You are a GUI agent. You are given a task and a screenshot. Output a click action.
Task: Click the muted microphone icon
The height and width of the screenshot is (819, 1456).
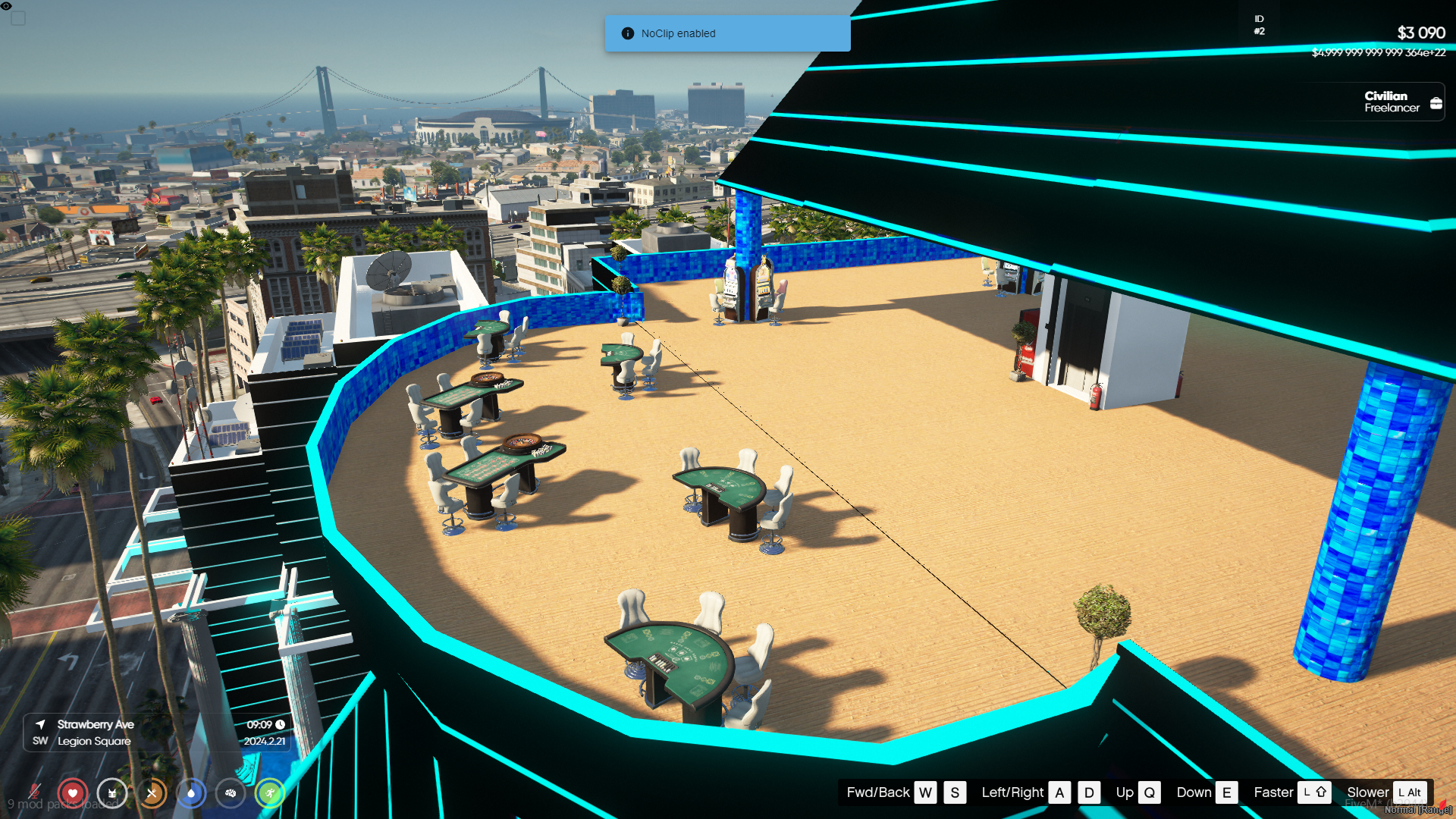[x=34, y=793]
